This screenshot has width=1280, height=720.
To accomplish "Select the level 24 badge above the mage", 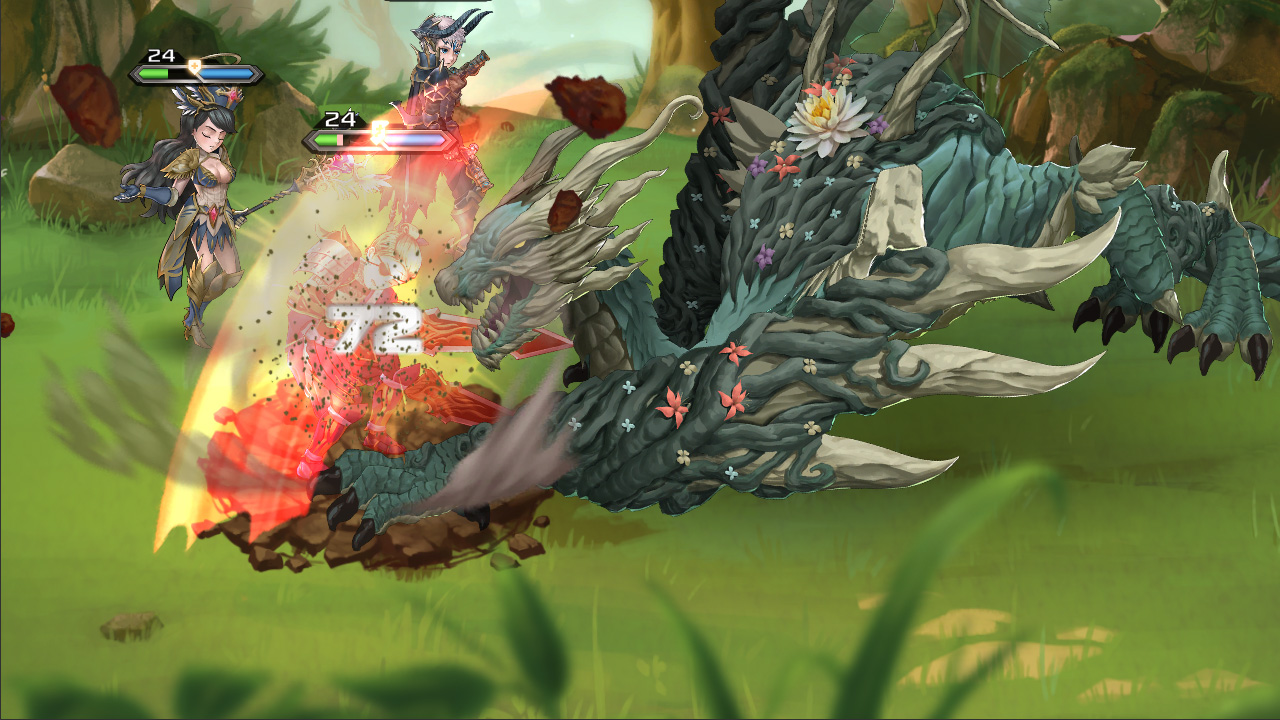I will [x=160, y=55].
